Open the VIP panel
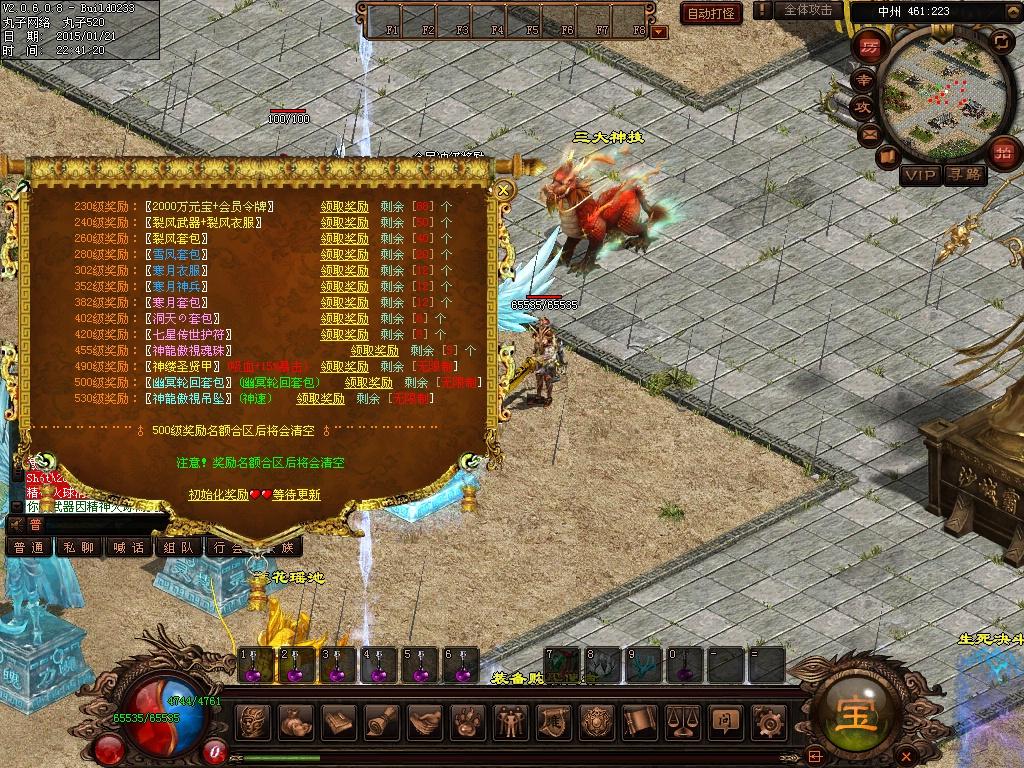This screenshot has height=768, width=1024. 921,175
